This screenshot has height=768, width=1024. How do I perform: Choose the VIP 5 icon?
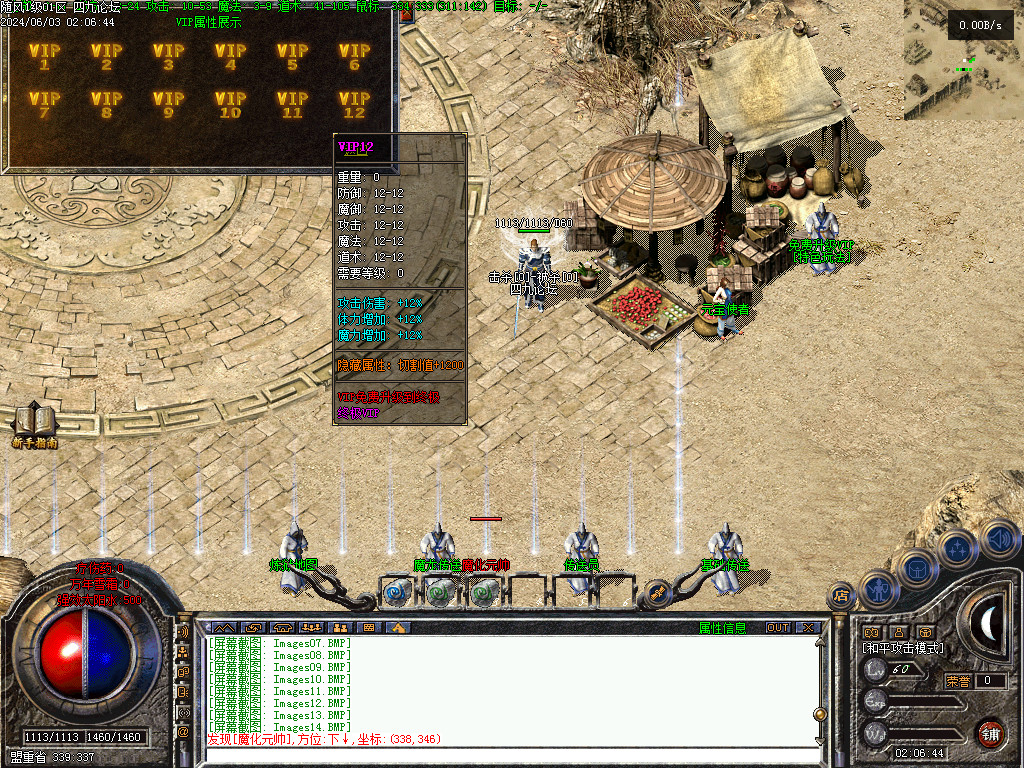tap(292, 57)
